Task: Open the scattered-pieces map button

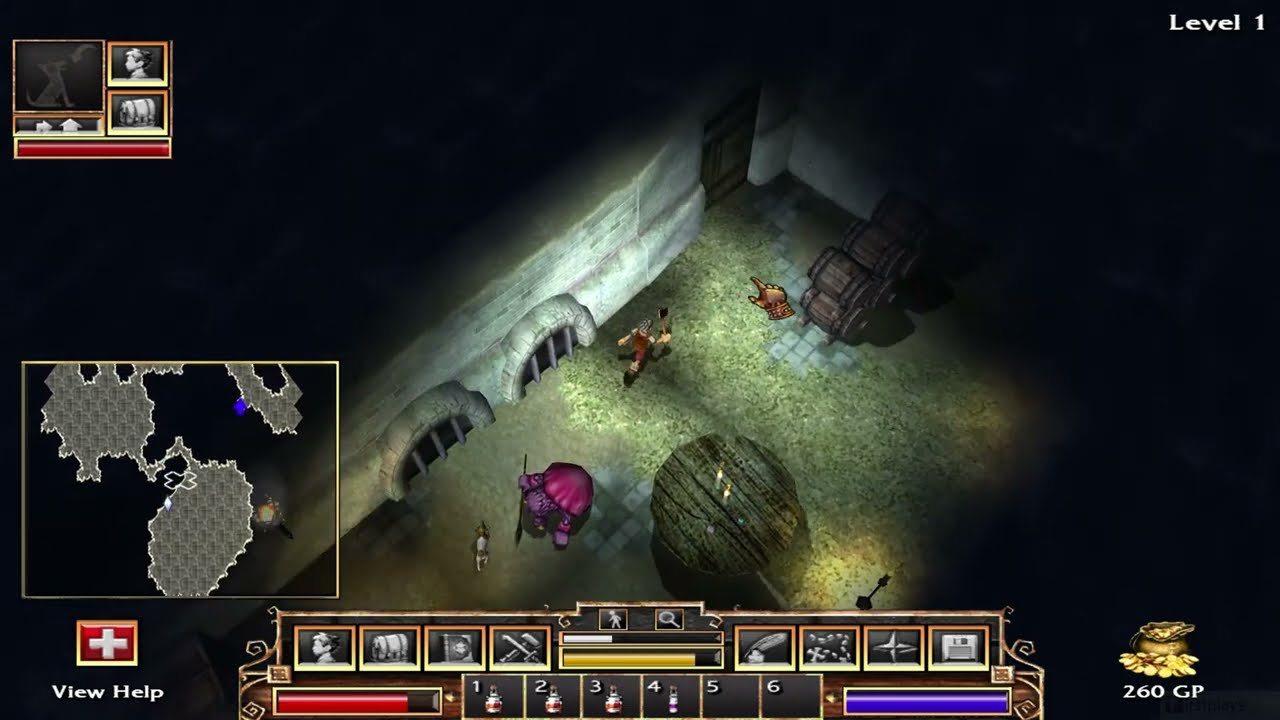Action: (x=829, y=648)
